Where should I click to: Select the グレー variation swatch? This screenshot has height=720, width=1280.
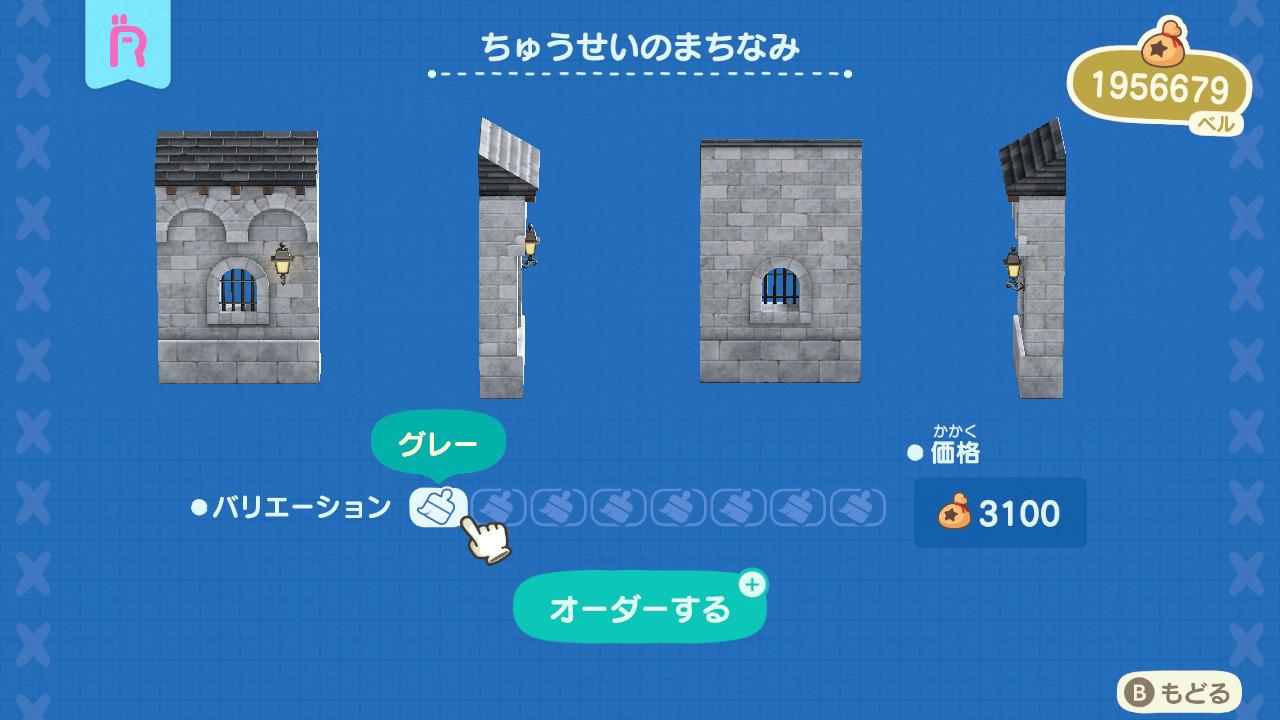(438, 508)
